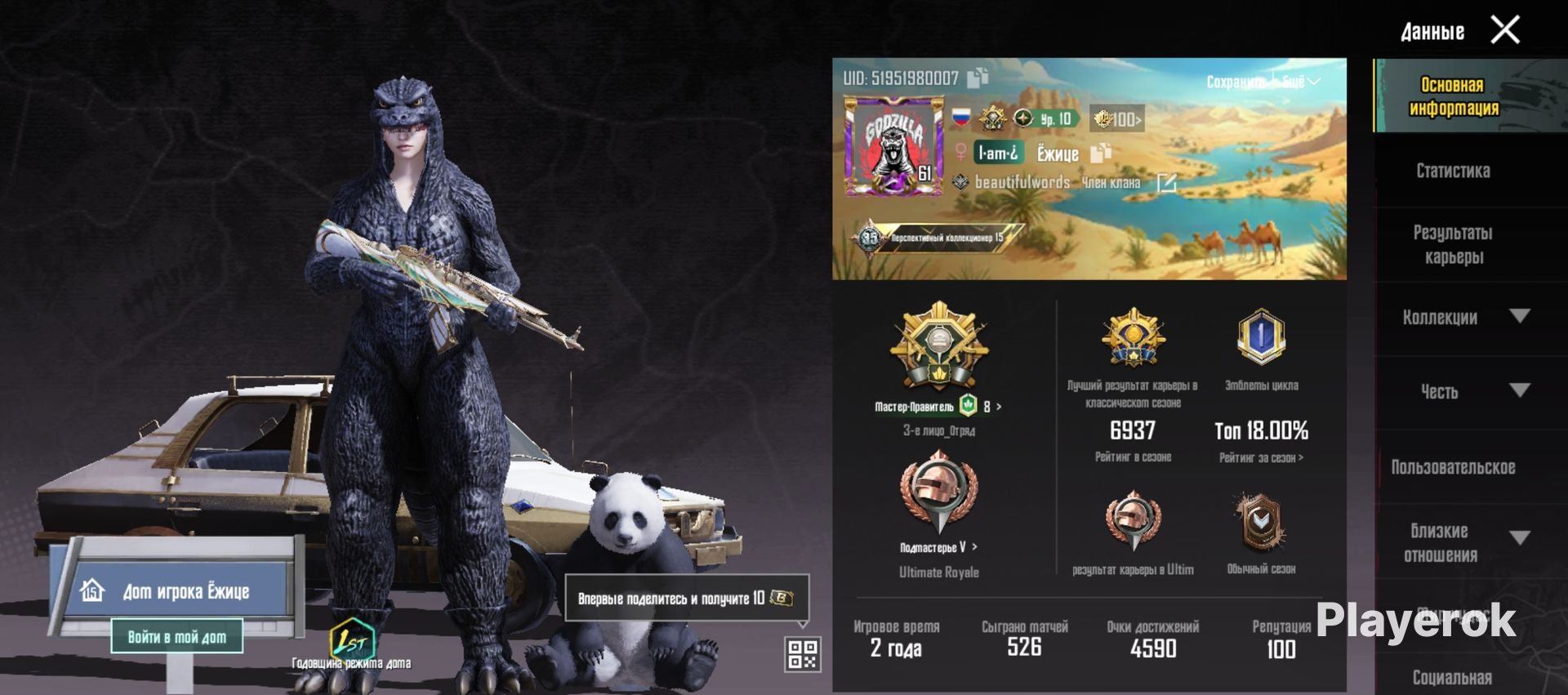Open the Мастер-Правитель rank badge

point(938,346)
